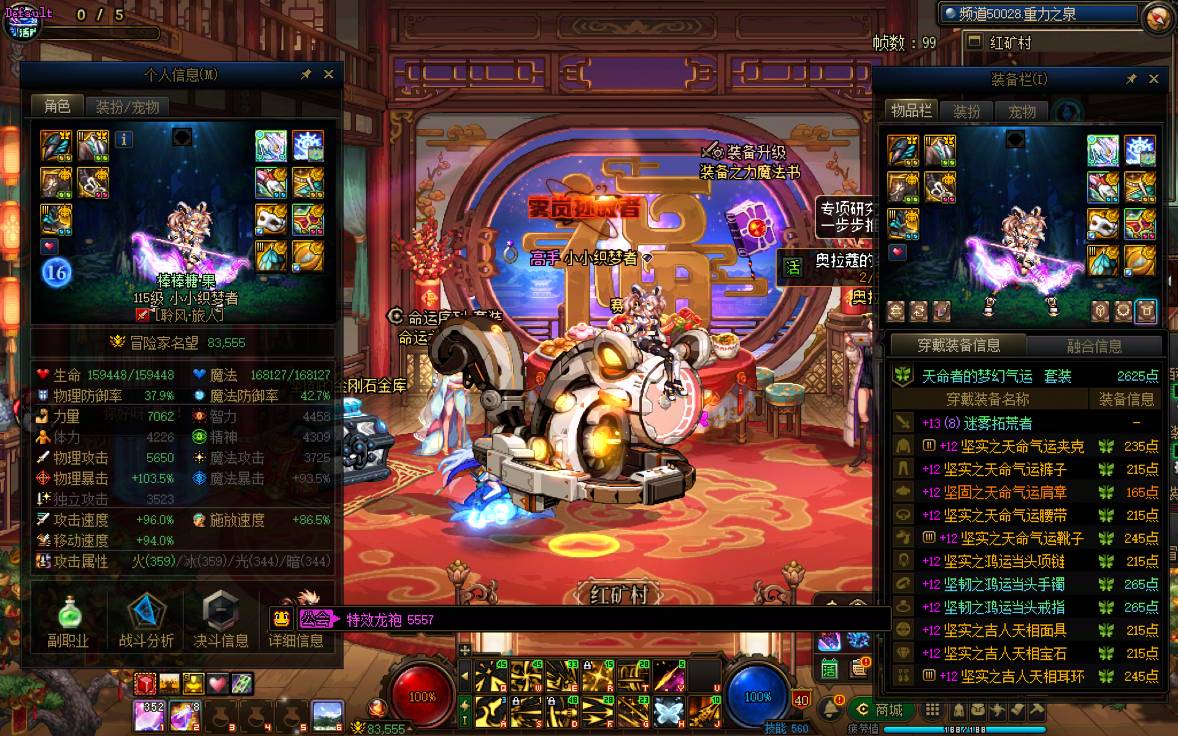The image size is (1178, 736).
Task: Show 决斗信息 duel information
Action: pos(220,620)
